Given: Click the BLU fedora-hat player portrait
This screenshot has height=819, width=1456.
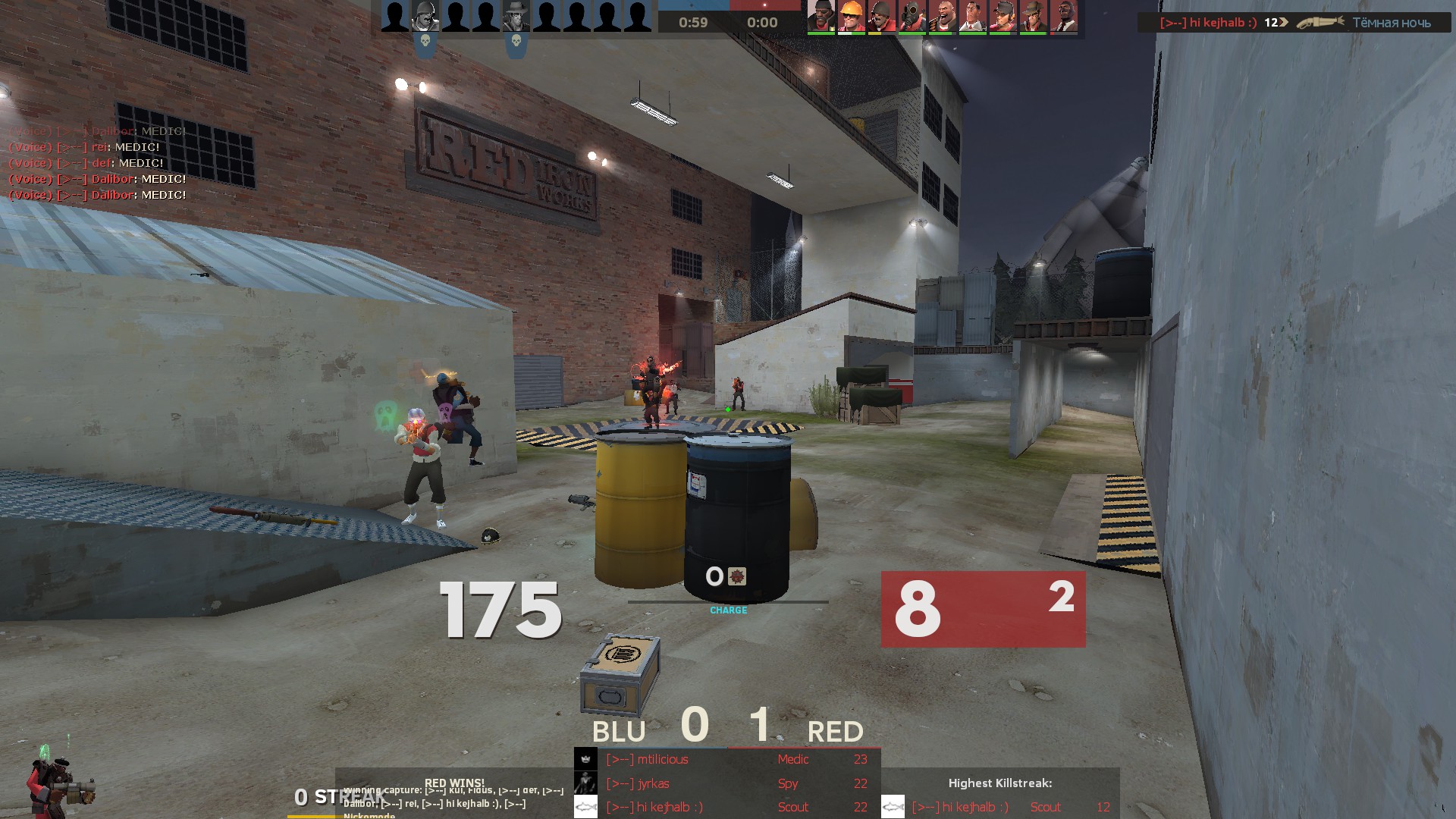Looking at the screenshot, I should point(516,17).
